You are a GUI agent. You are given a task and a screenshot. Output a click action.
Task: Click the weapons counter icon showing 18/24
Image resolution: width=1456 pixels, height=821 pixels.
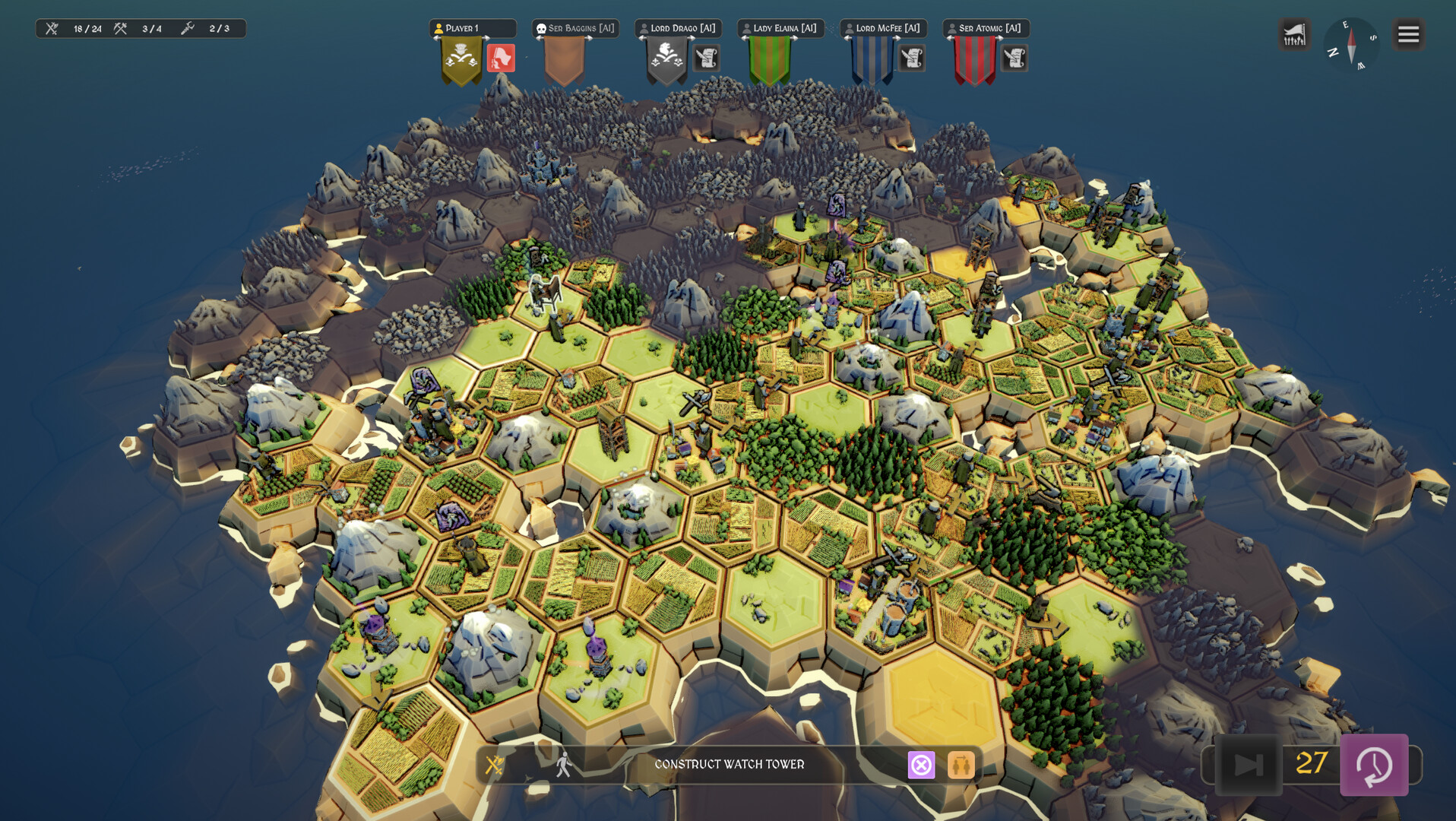52,27
